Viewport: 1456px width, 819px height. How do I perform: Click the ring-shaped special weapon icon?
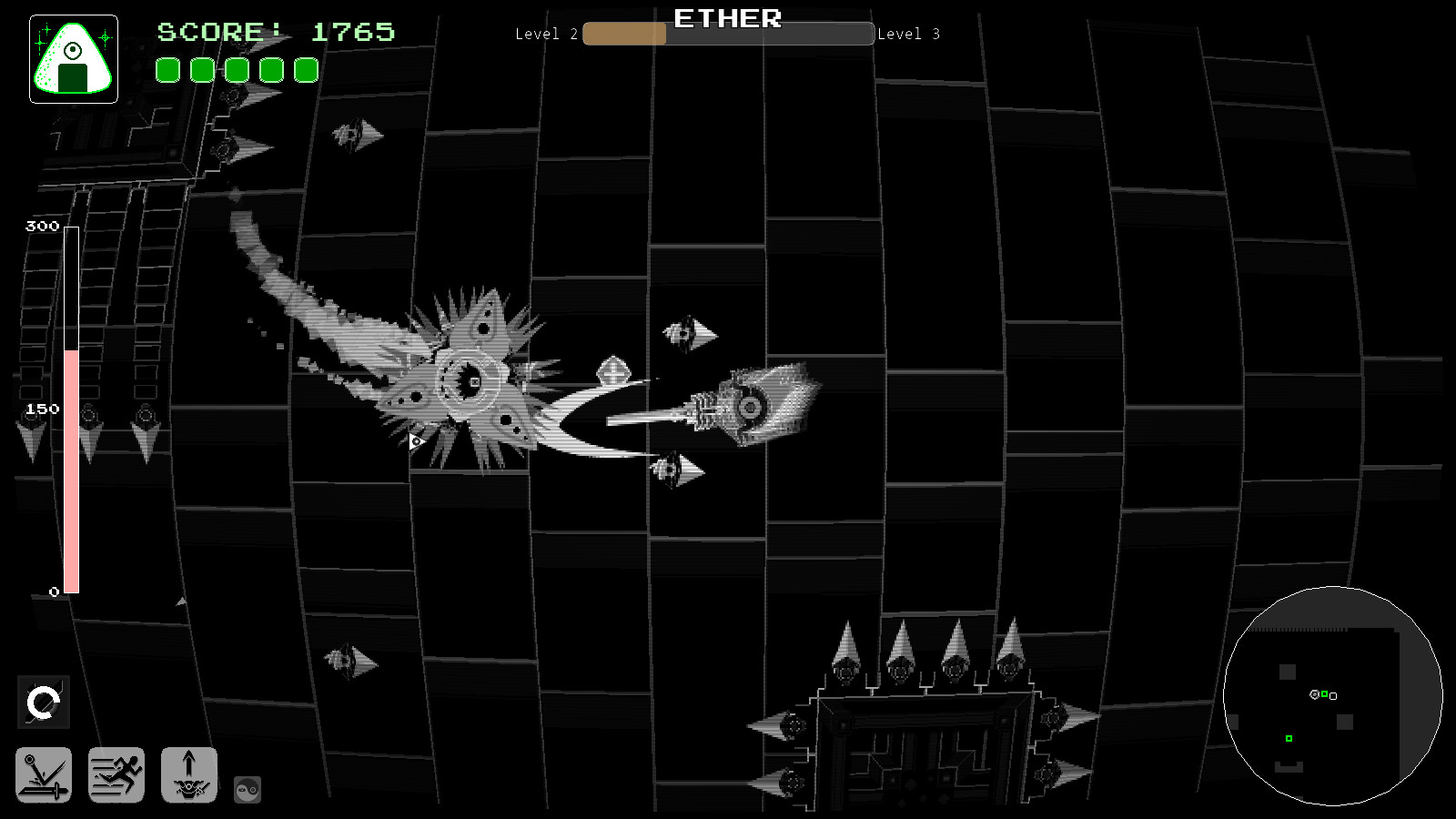click(45, 701)
